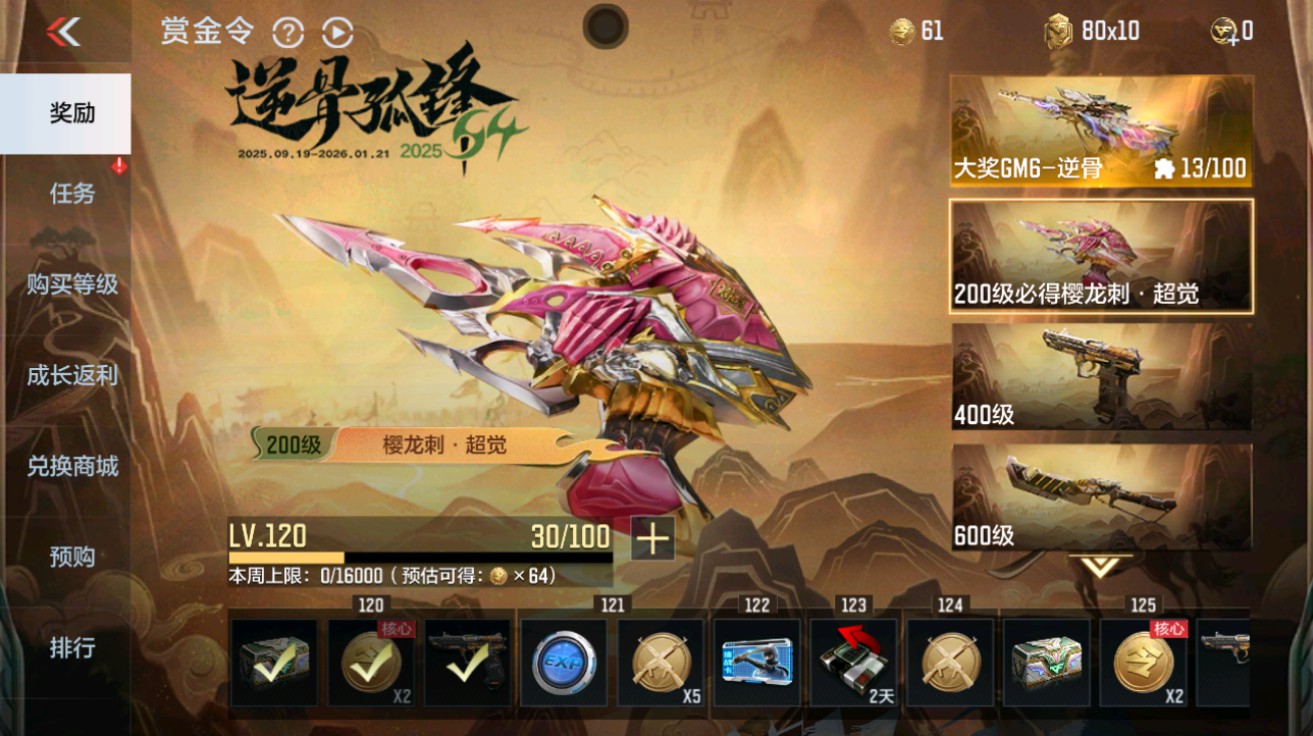Image resolution: width=1313 pixels, height=736 pixels.
Task: Click the checked crate reward at level 120
Action: click(x=272, y=663)
